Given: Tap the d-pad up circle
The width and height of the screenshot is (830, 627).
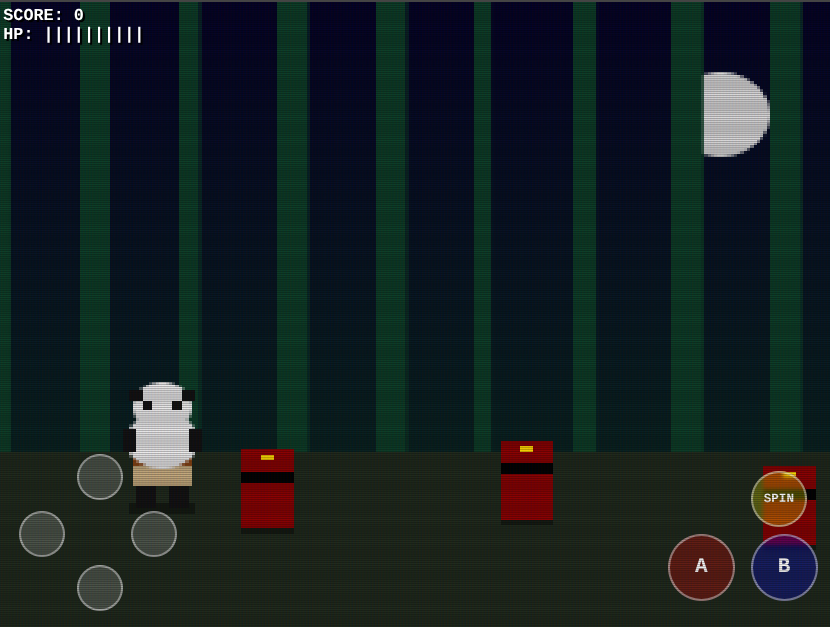Looking at the screenshot, I should (100, 477).
